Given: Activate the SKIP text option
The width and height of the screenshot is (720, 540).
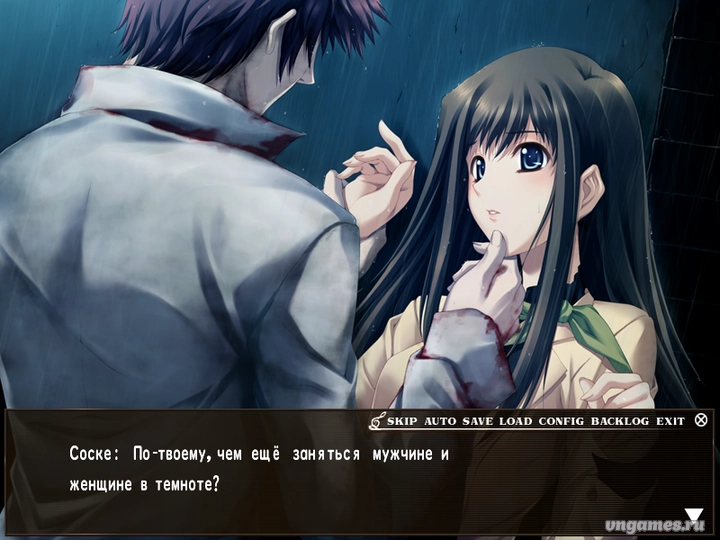Looking at the screenshot, I should (402, 421).
